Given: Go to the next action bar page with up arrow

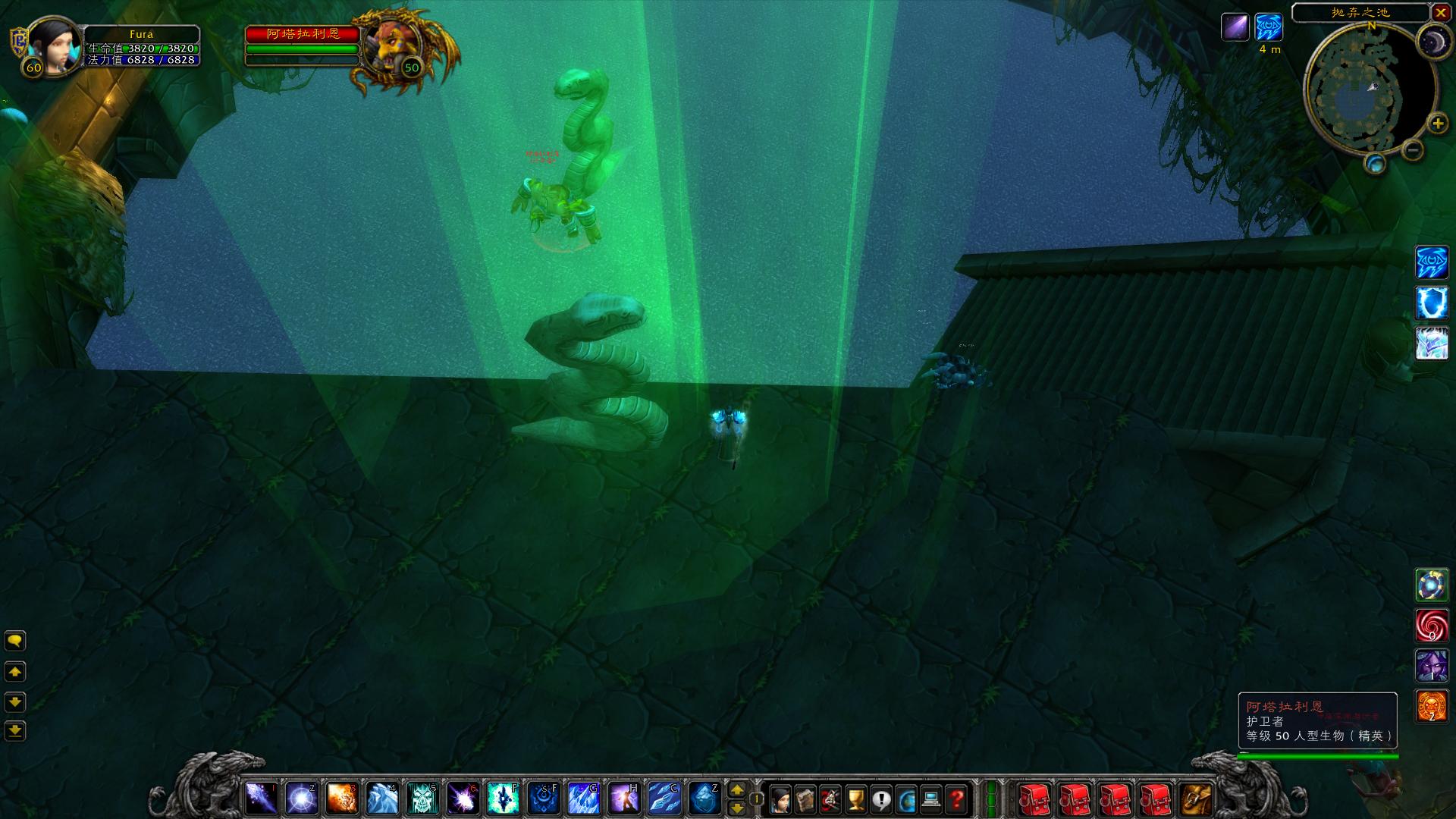Looking at the screenshot, I should coord(736,790).
